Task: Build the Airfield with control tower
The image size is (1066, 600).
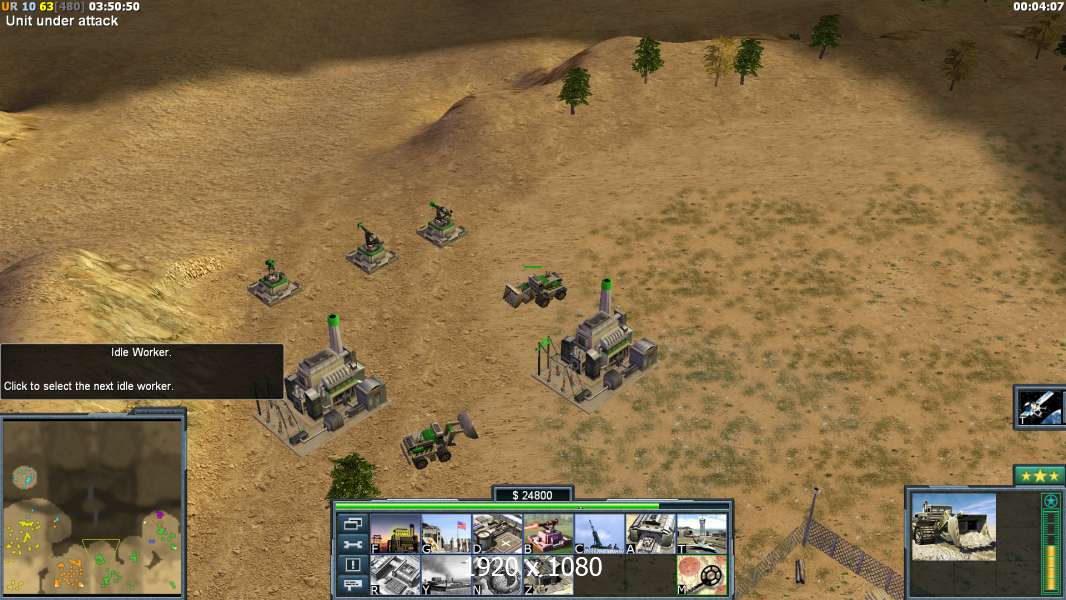Action: pyautogui.click(x=702, y=534)
